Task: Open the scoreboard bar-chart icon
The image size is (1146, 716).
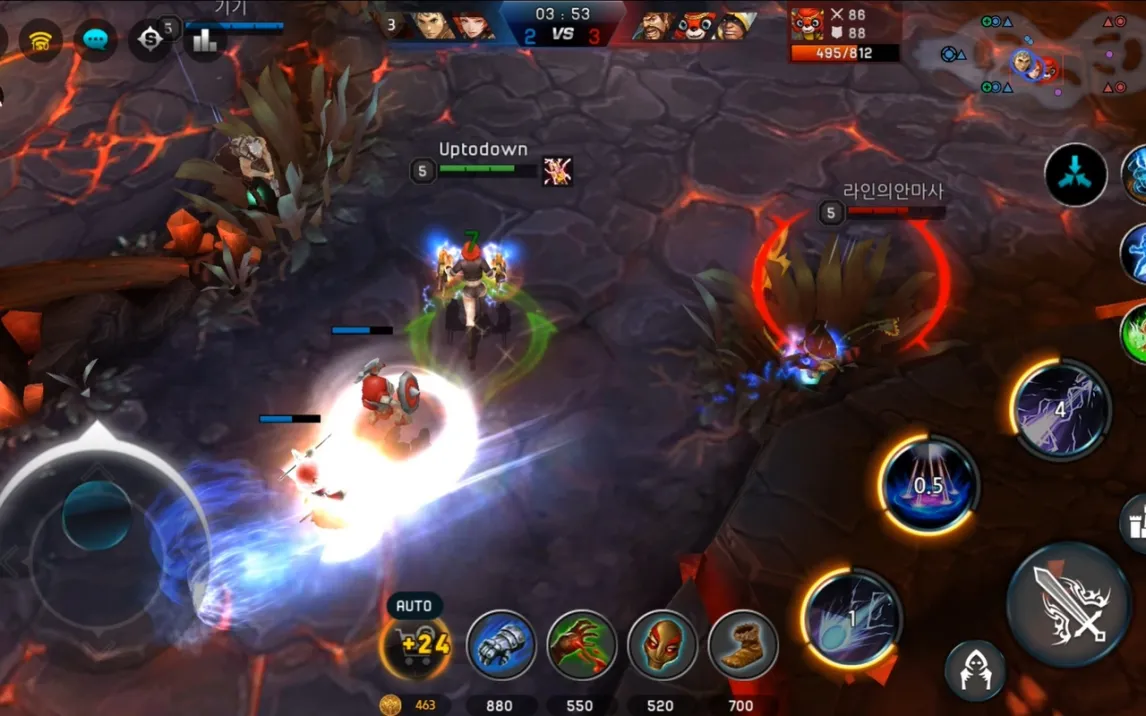Action: coord(204,40)
